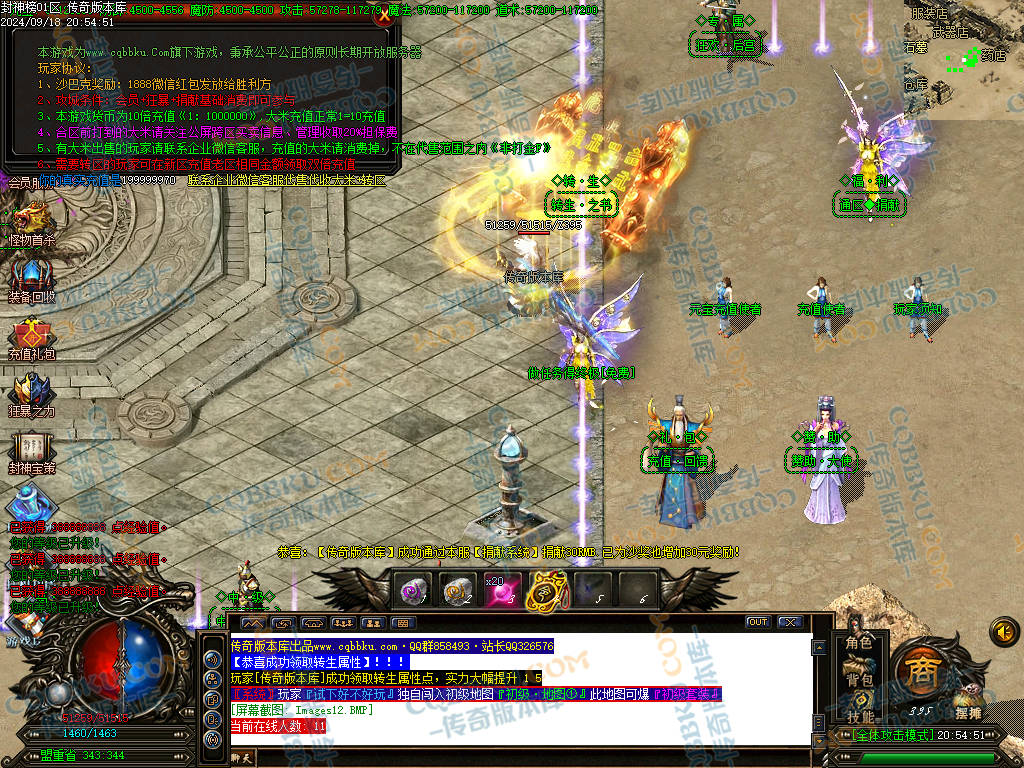Open the 怪物首杀 monster first-kill icon
The height and width of the screenshot is (768, 1024).
(x=31, y=218)
